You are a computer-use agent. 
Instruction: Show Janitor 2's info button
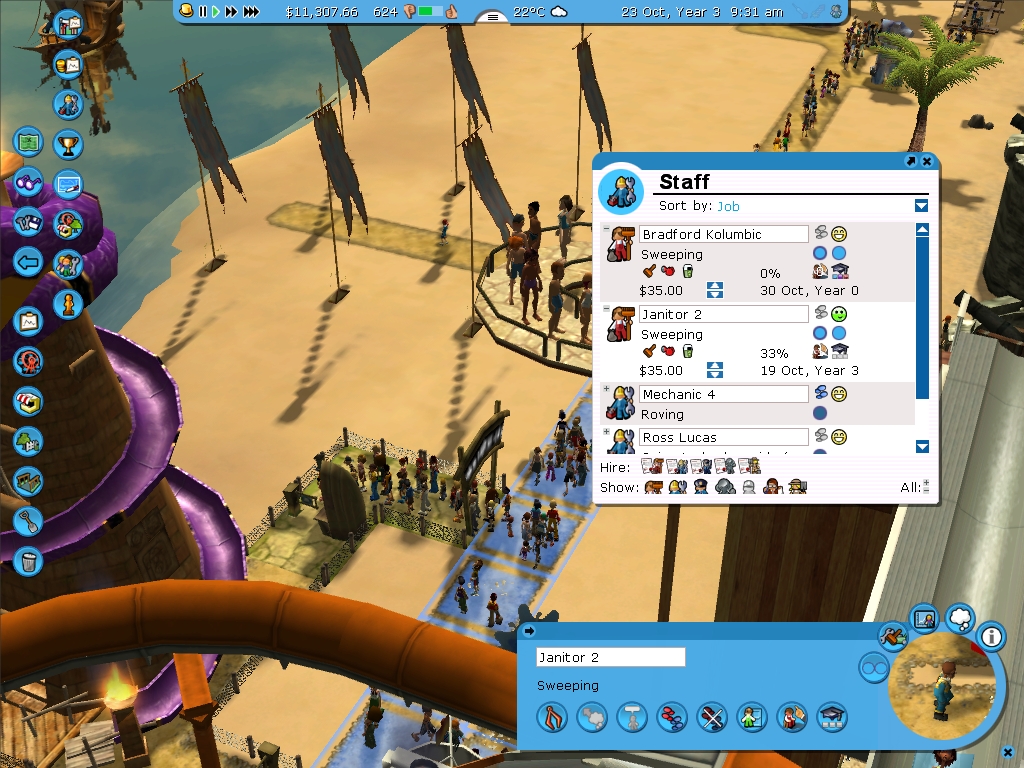coord(991,635)
